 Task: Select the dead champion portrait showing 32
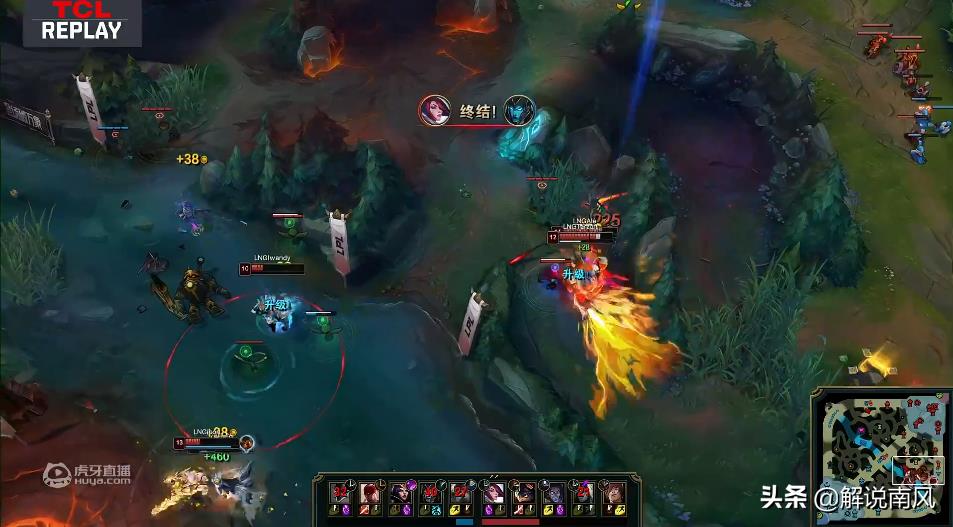click(339, 492)
